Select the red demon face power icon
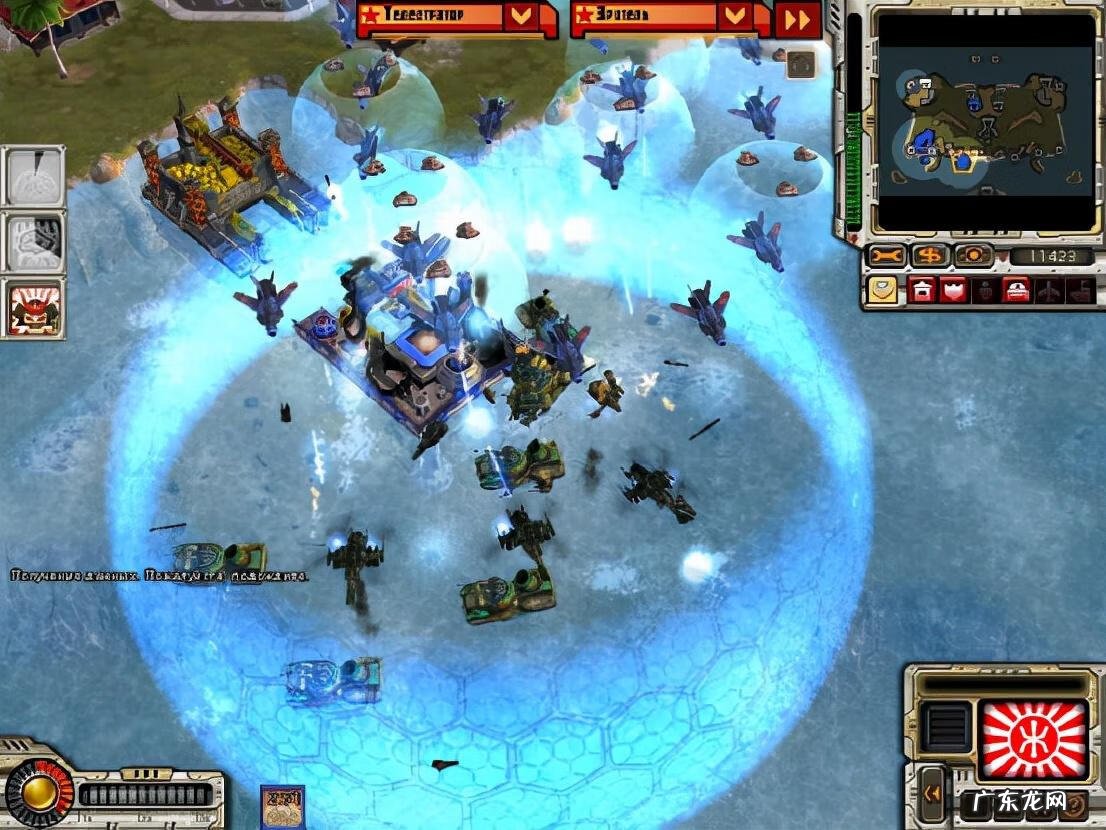Screen dimensions: 1106x830 [x=34, y=307]
